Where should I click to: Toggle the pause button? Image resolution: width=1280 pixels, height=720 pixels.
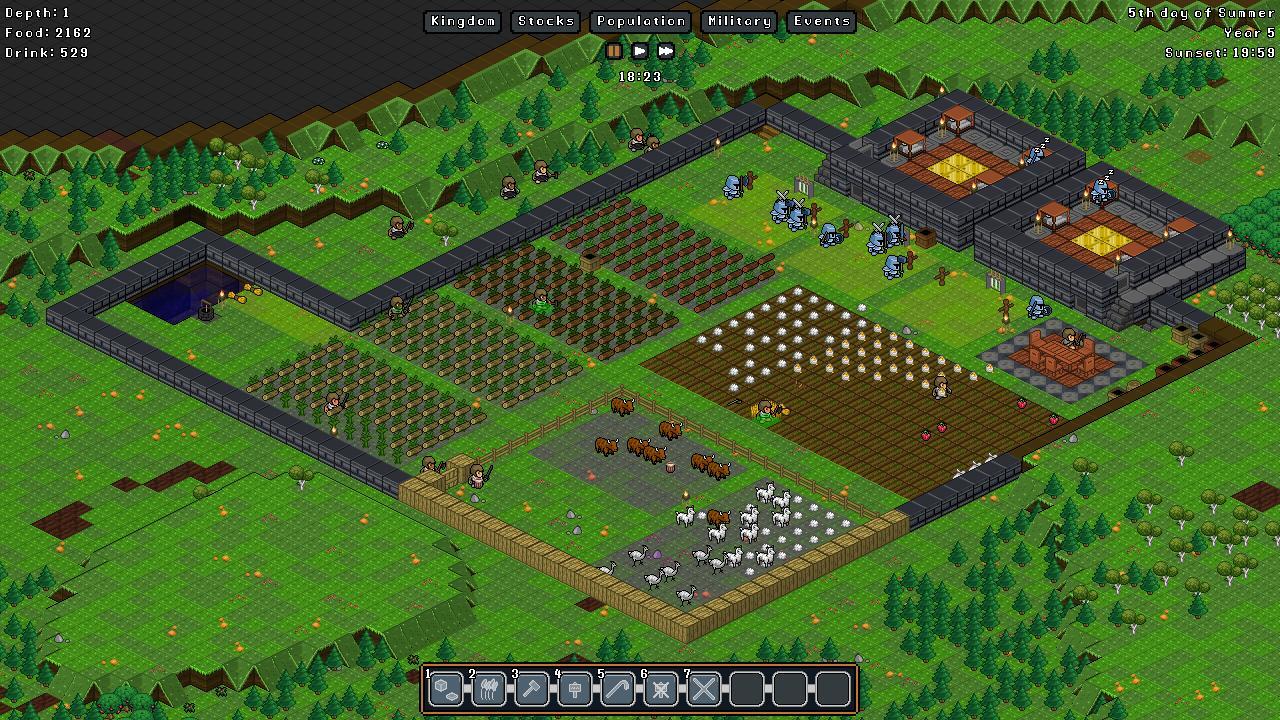[x=615, y=51]
